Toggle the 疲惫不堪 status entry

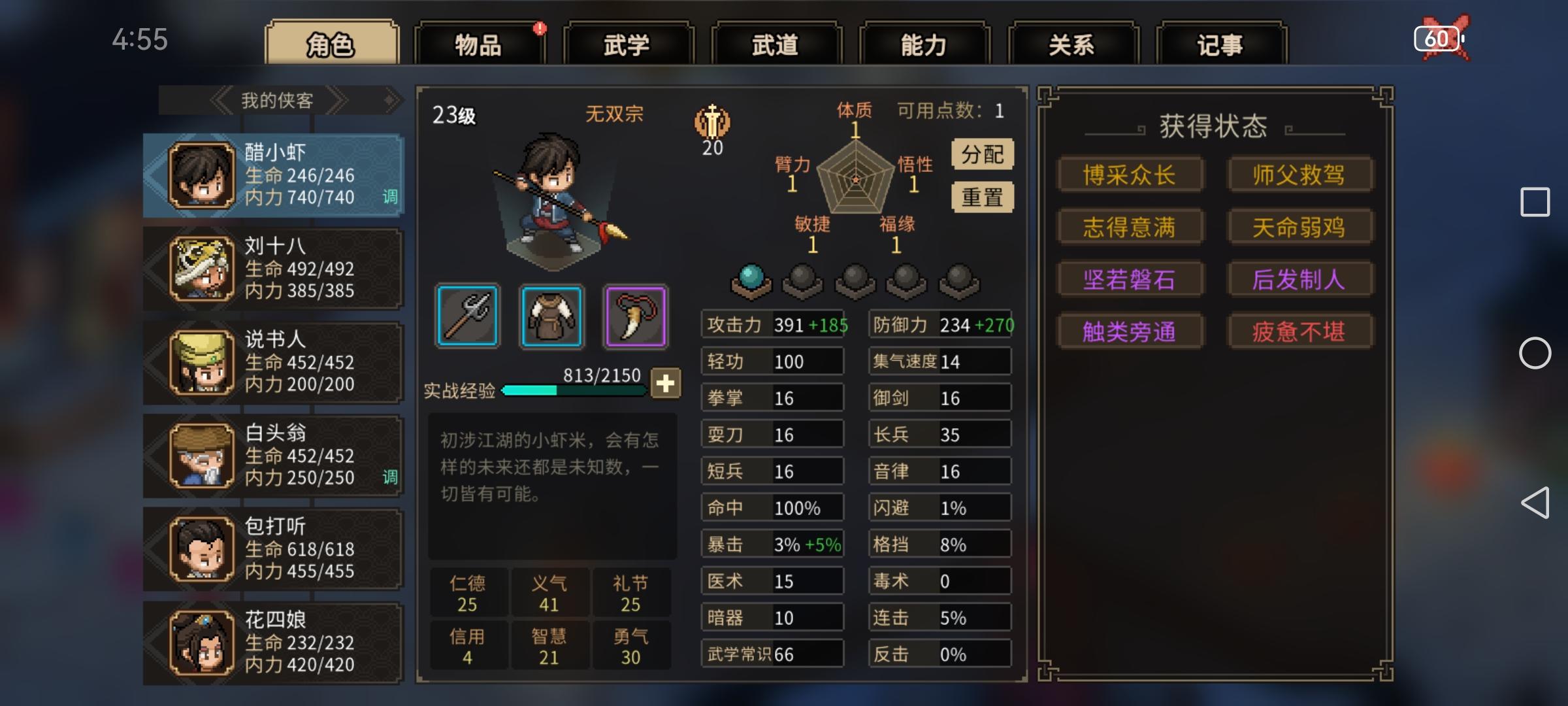tap(1301, 331)
